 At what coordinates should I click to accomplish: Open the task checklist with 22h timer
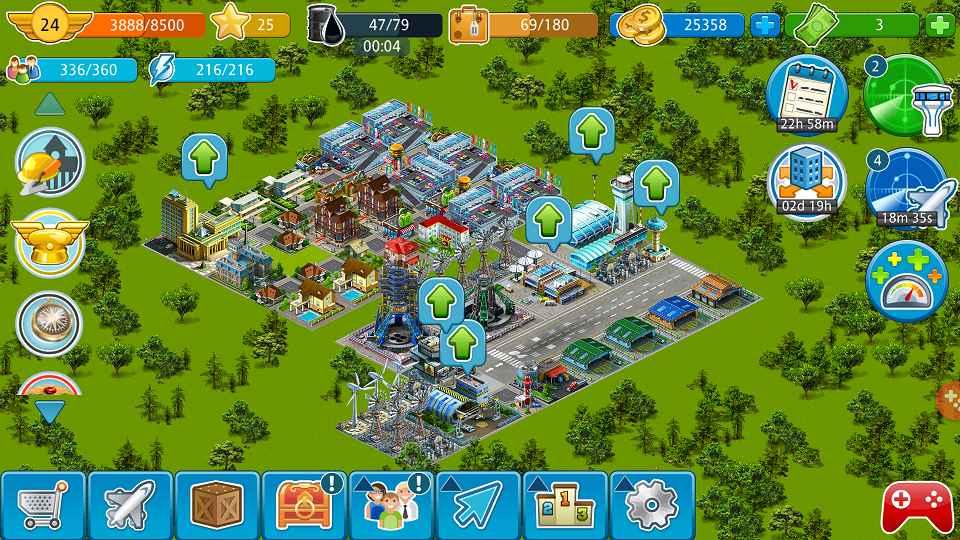[x=806, y=93]
